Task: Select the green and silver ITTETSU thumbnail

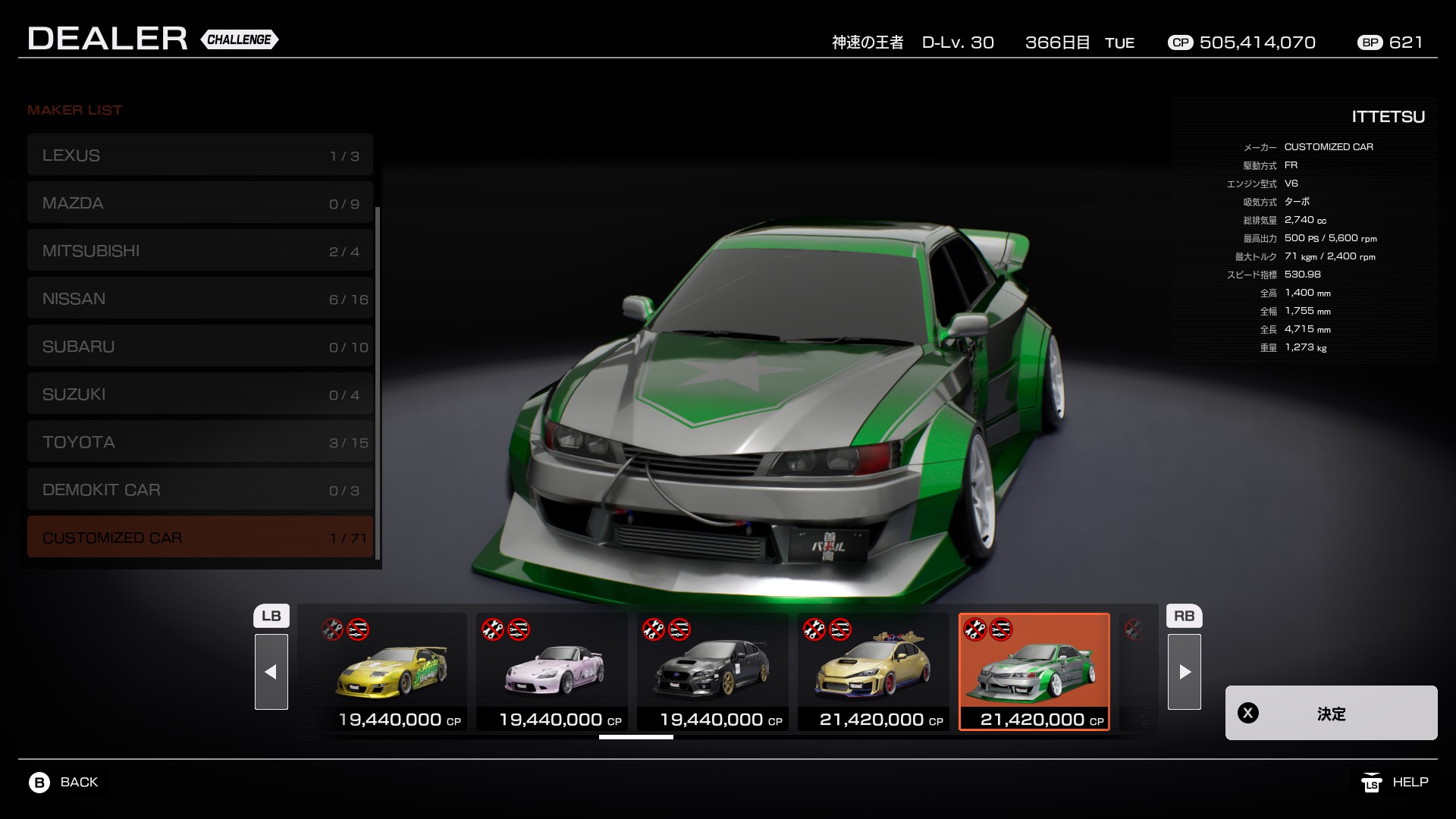Action: (1034, 672)
